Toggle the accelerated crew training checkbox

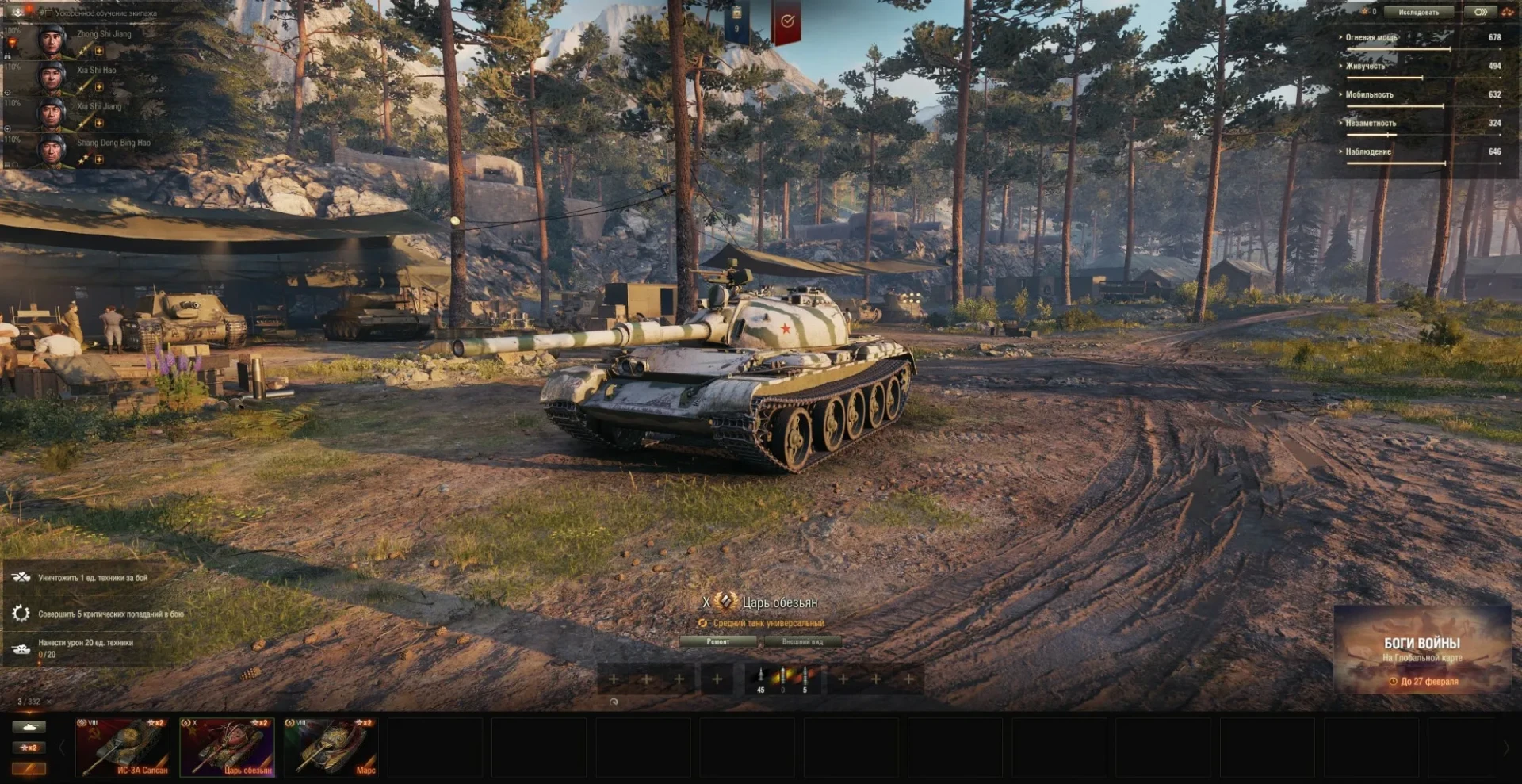47,13
